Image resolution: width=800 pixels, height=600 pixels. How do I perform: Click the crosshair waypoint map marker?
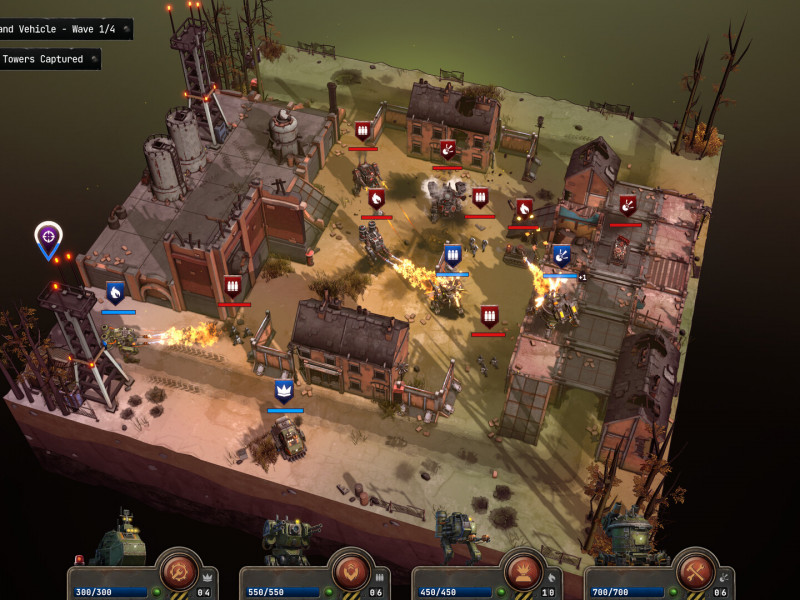tap(48, 238)
